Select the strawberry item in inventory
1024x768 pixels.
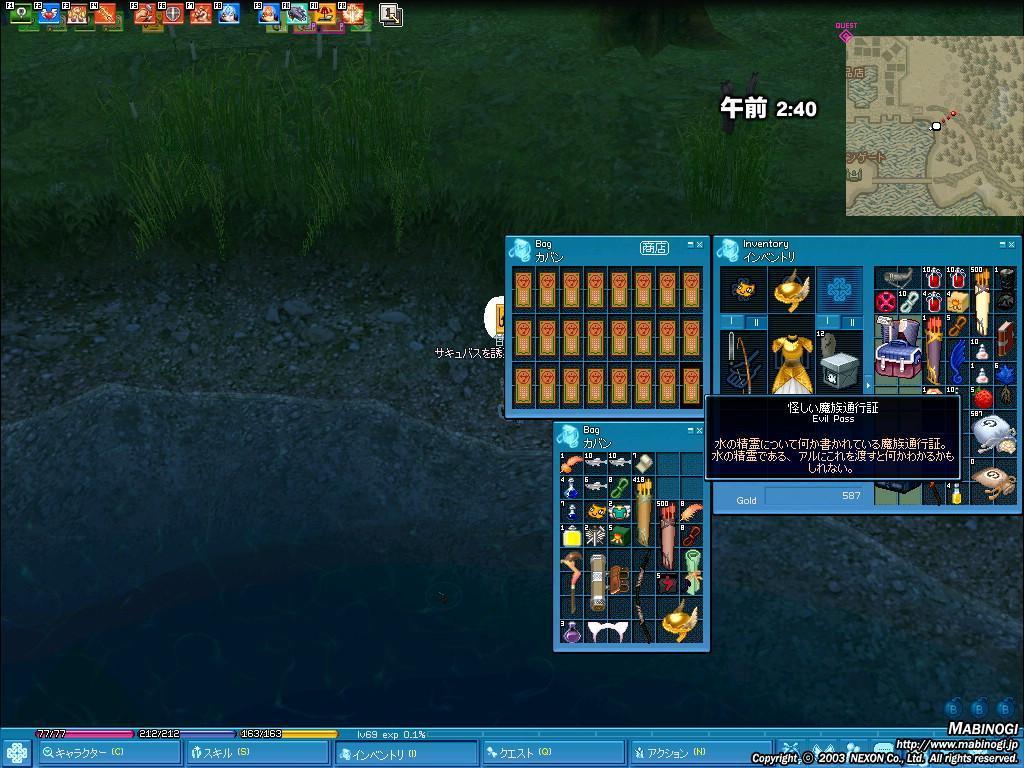click(982, 399)
